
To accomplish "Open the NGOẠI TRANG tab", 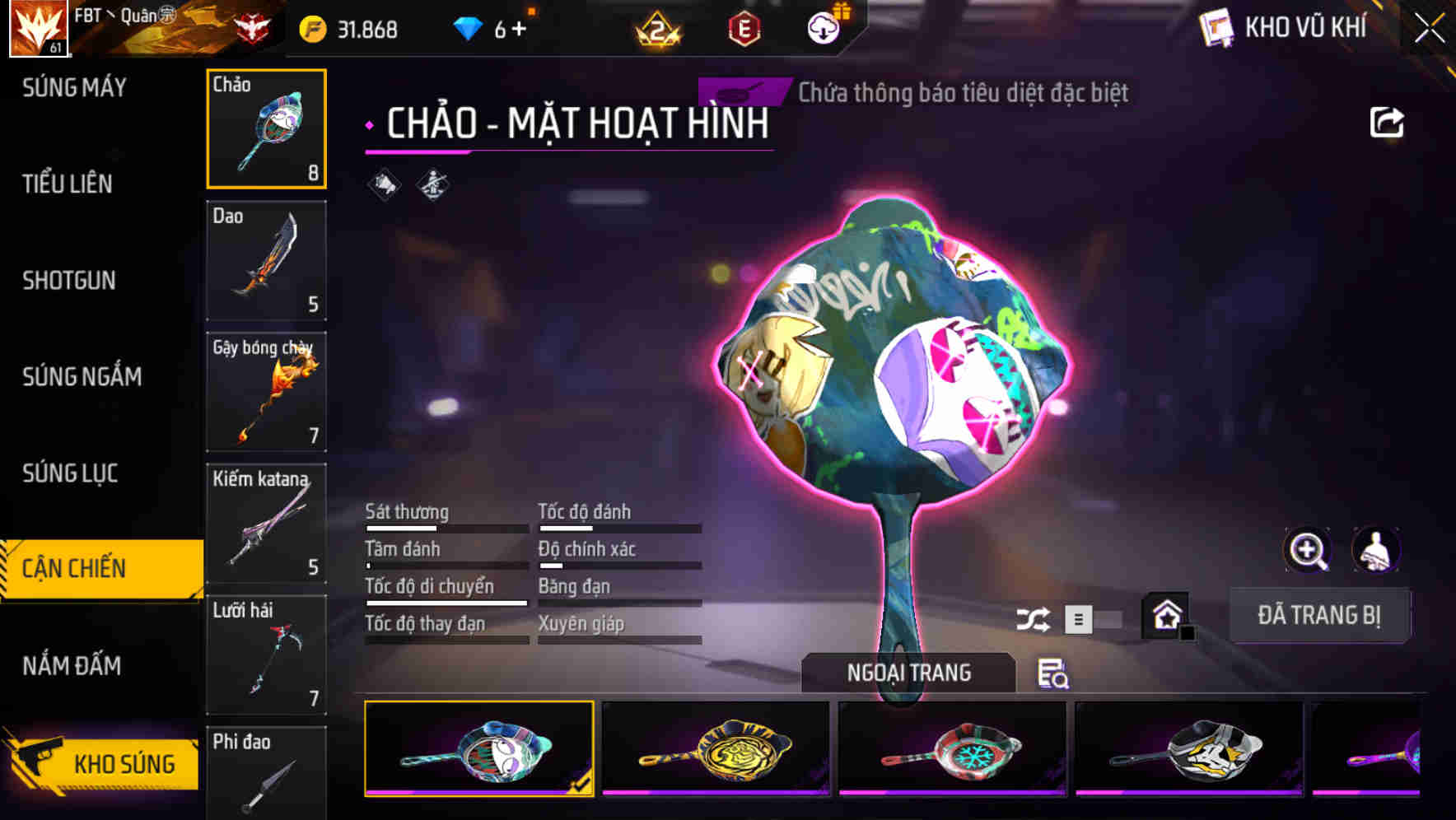I will 908,672.
